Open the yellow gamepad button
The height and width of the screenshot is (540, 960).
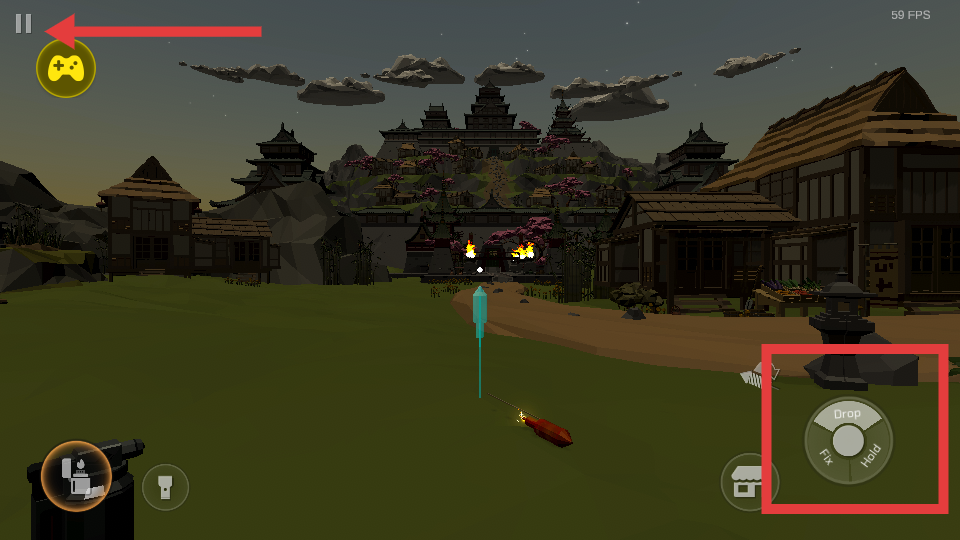click(66, 68)
